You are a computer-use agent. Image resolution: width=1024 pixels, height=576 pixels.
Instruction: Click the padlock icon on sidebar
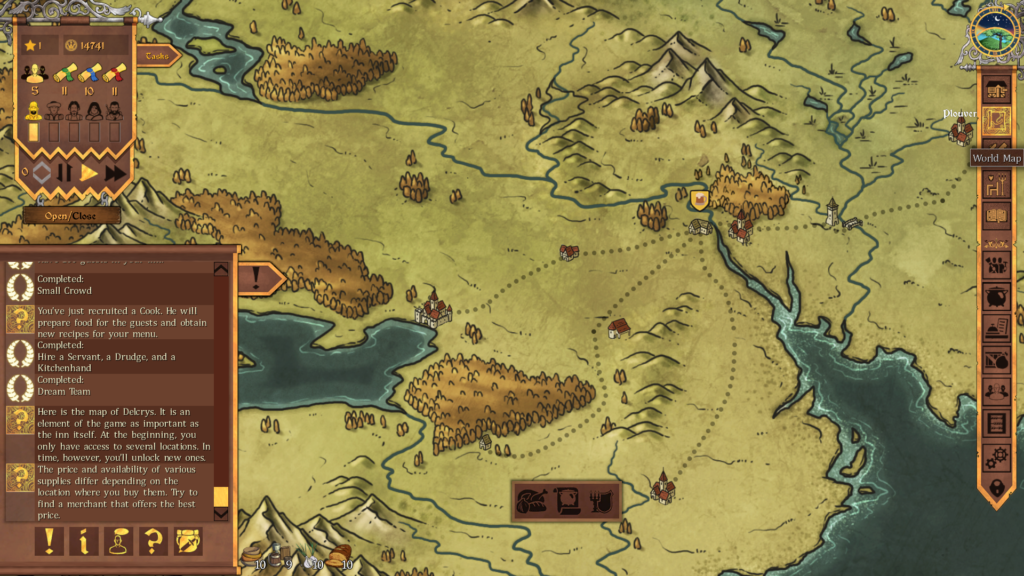coord(995,487)
